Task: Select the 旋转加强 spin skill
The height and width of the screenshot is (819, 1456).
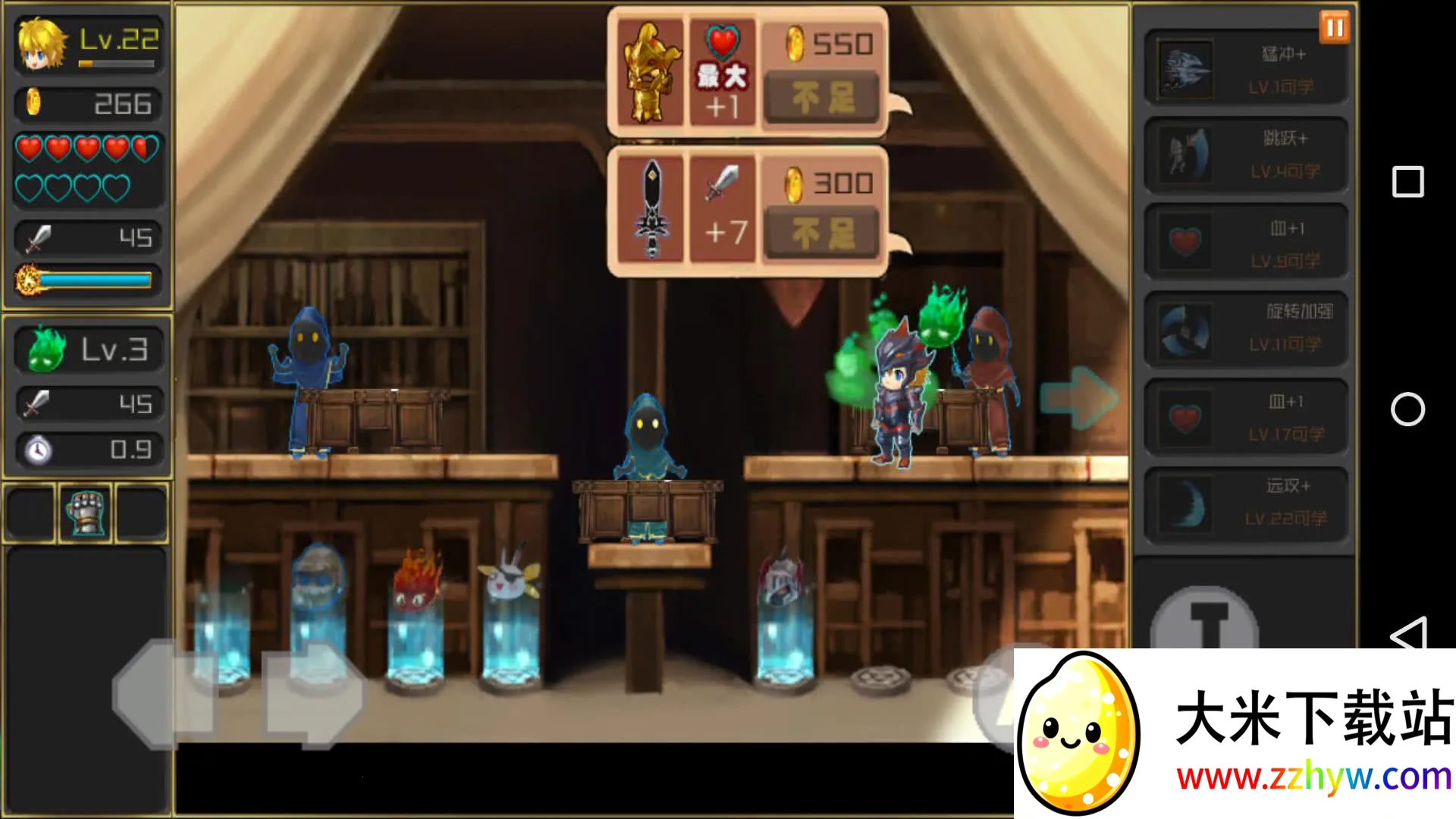Action: tap(1245, 329)
